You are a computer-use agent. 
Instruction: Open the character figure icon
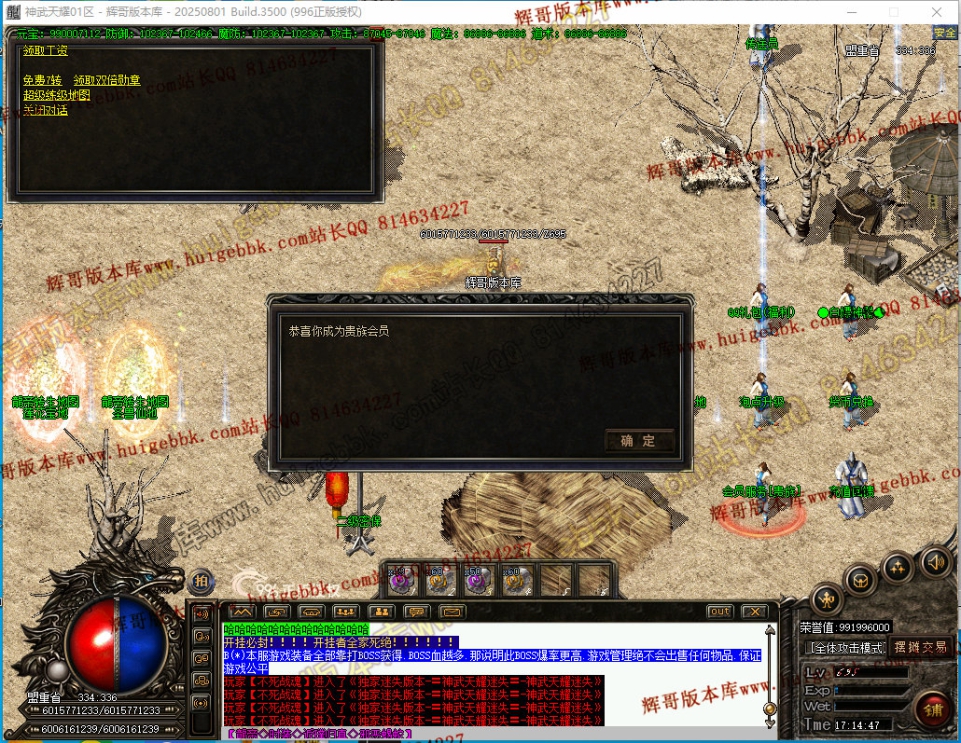coord(826,599)
